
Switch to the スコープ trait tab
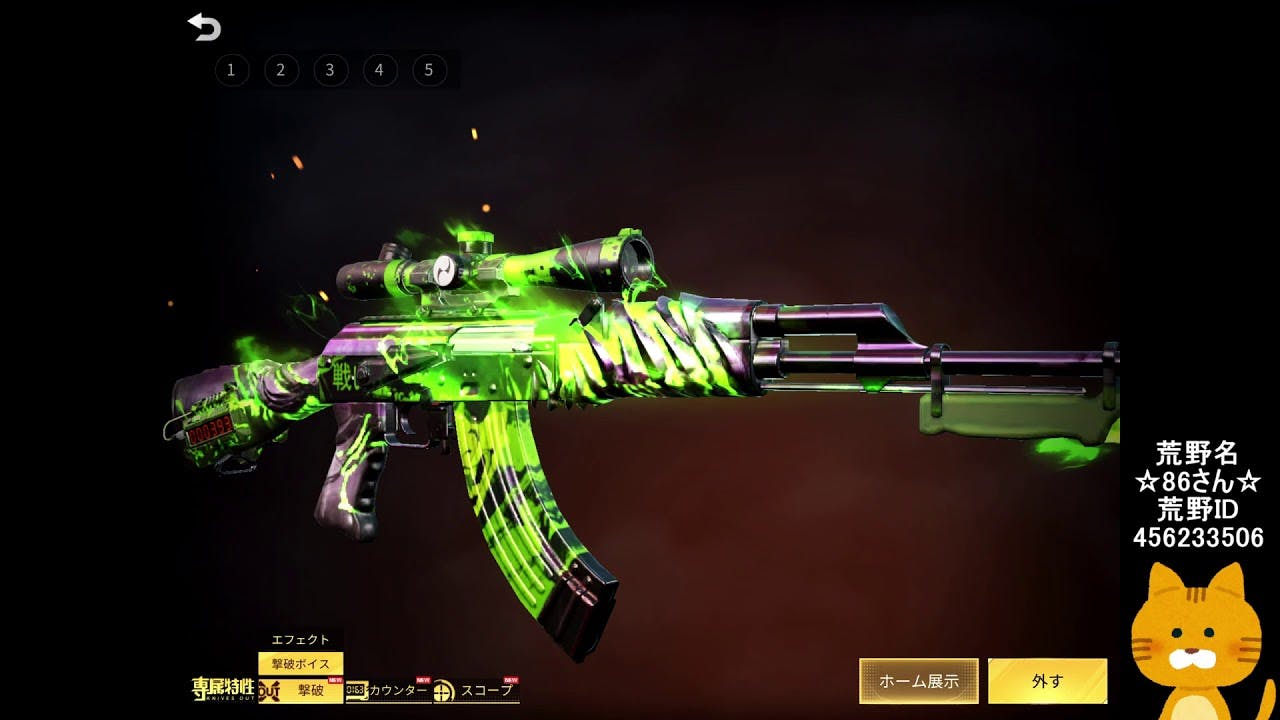point(476,690)
